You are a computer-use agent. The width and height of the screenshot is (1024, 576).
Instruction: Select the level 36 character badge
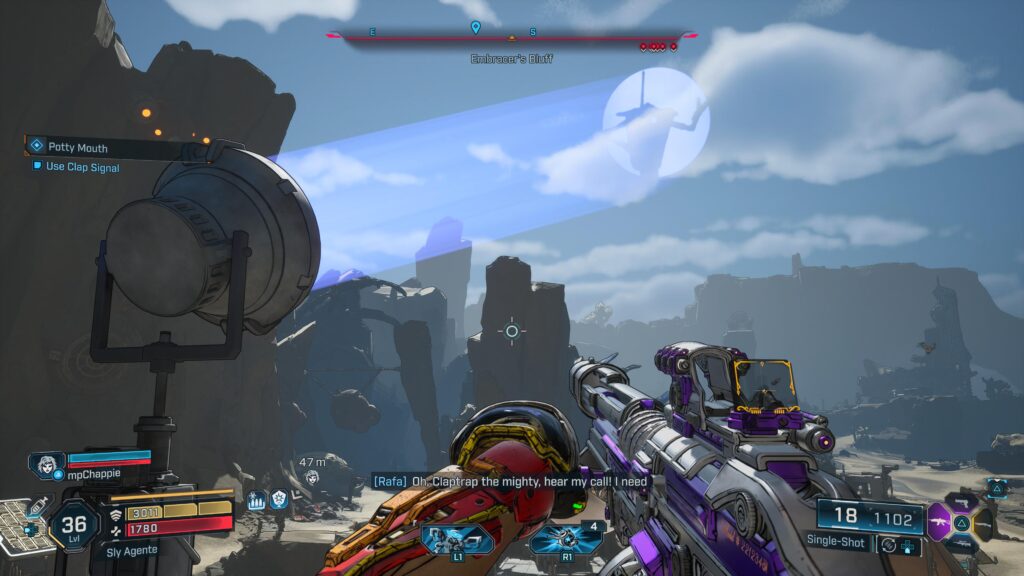74,523
